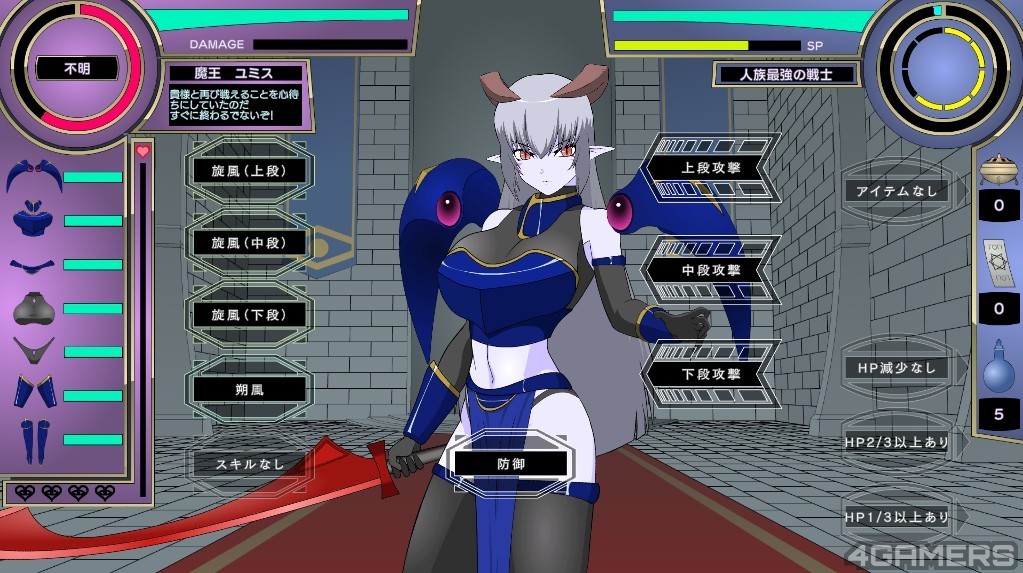The image size is (1023, 573).
Task: Pick 下段攻撃 low attack
Action: [x=711, y=374]
